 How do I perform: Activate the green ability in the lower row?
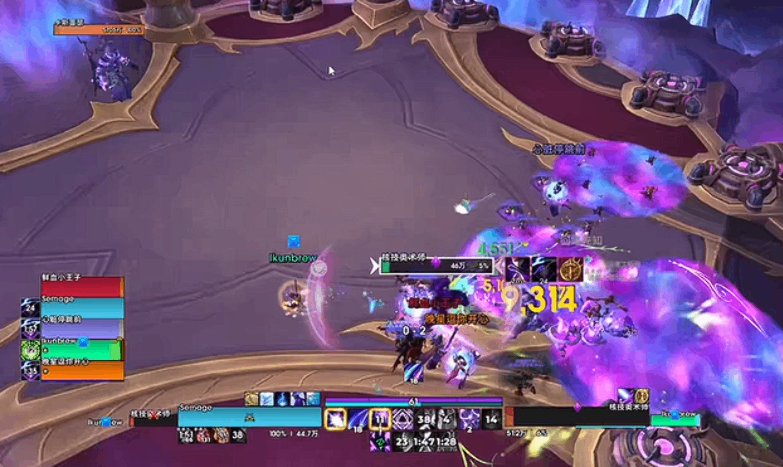(380, 440)
